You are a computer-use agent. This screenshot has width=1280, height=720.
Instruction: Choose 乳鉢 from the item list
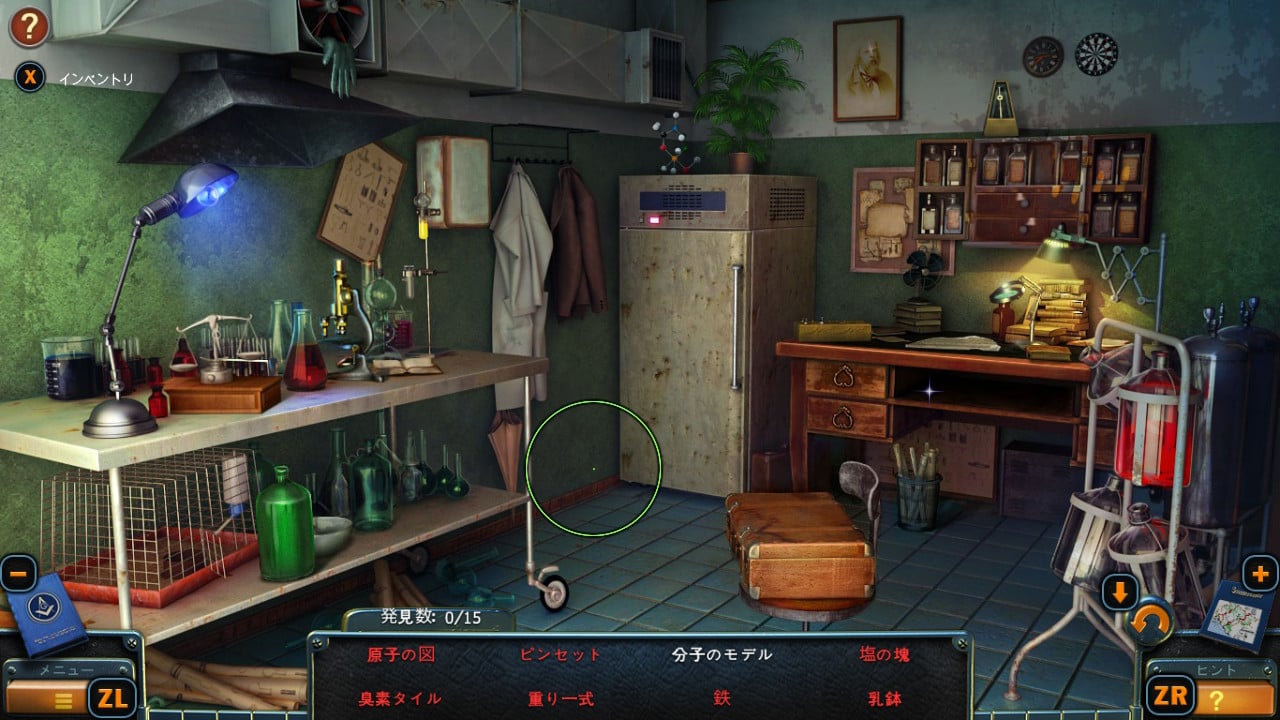click(x=884, y=698)
